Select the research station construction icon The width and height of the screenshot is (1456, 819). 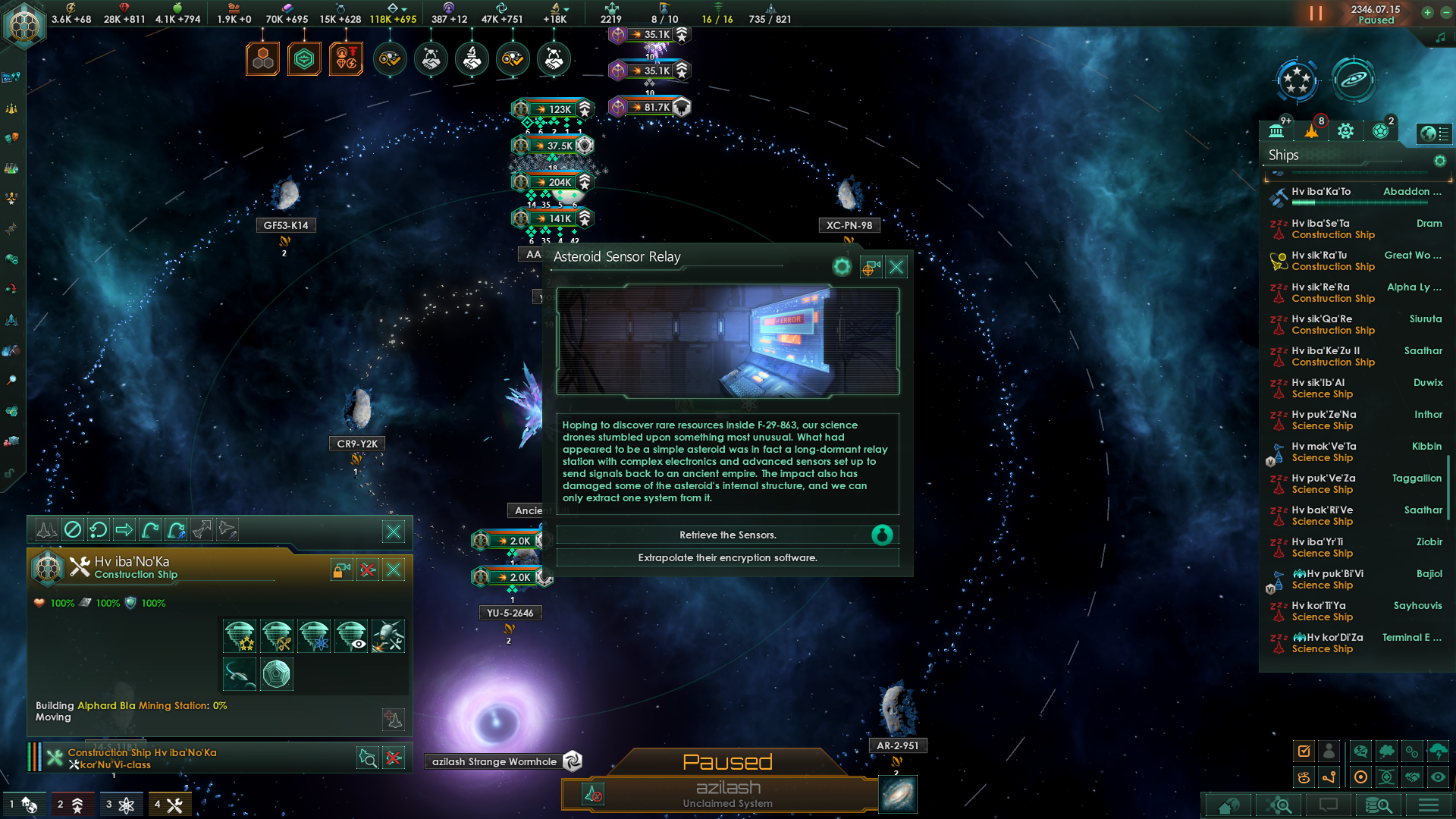[x=315, y=636]
